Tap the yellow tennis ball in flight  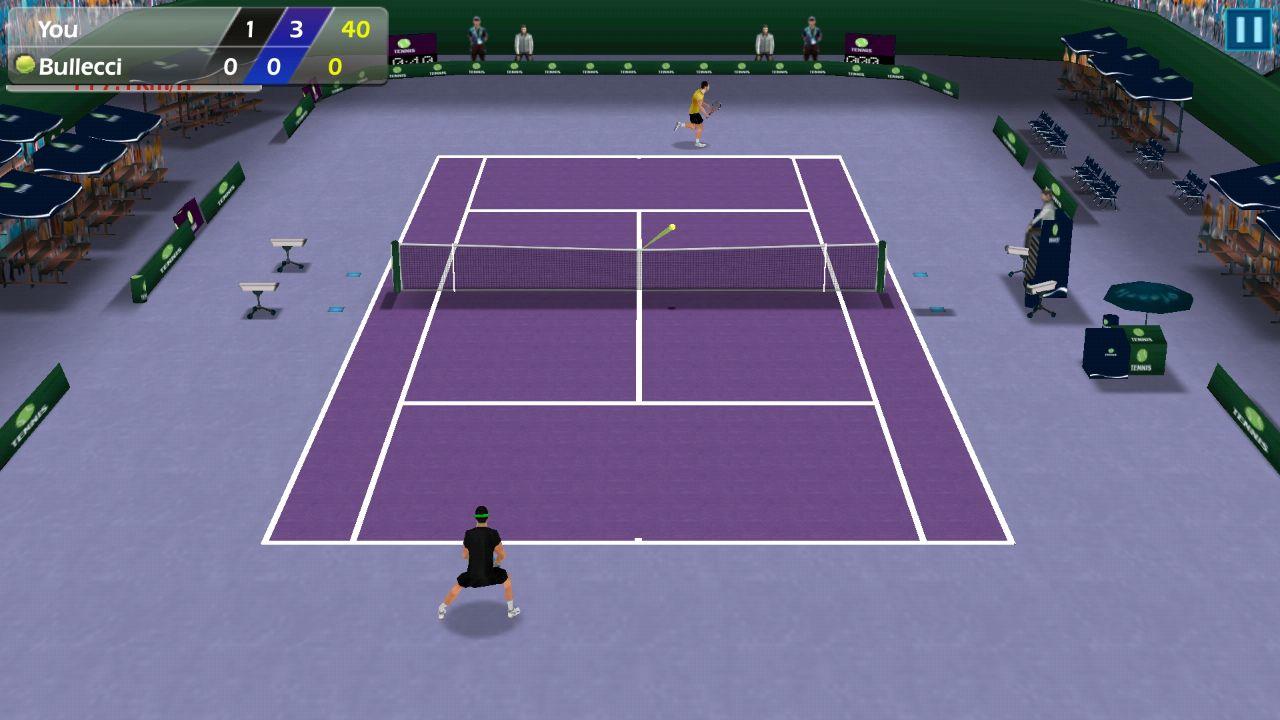click(x=672, y=227)
